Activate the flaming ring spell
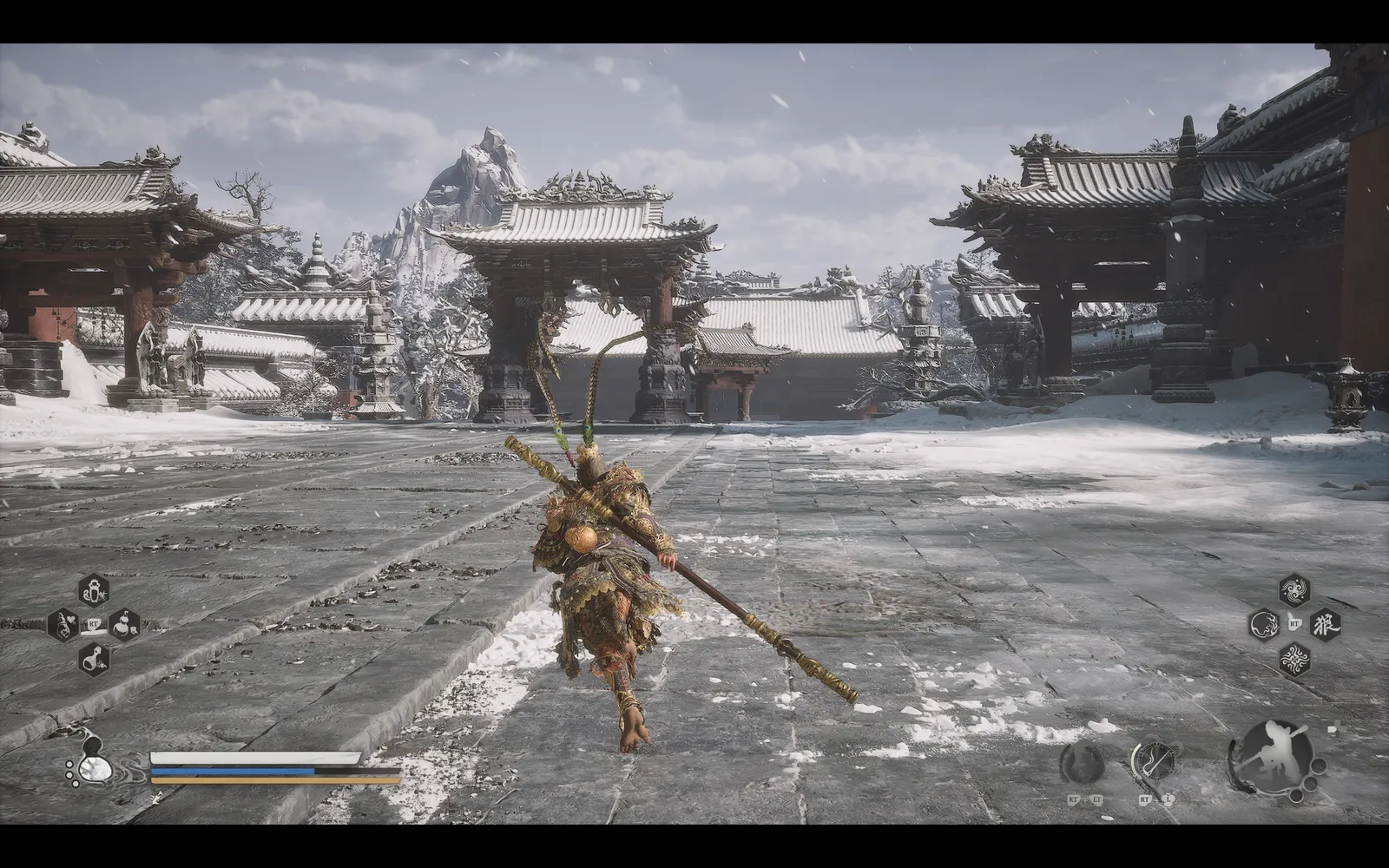Screen dimensions: 1389x868 click(1264, 624)
